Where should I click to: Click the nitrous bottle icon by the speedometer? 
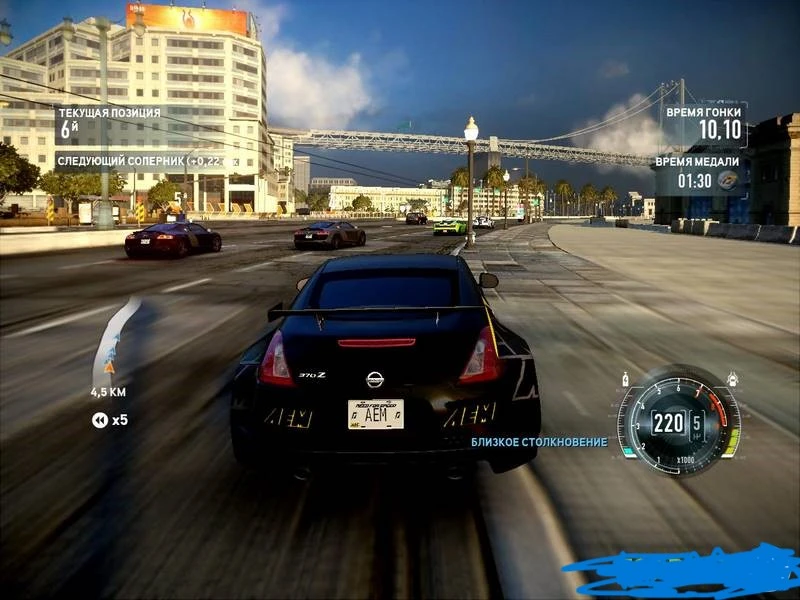click(x=626, y=380)
